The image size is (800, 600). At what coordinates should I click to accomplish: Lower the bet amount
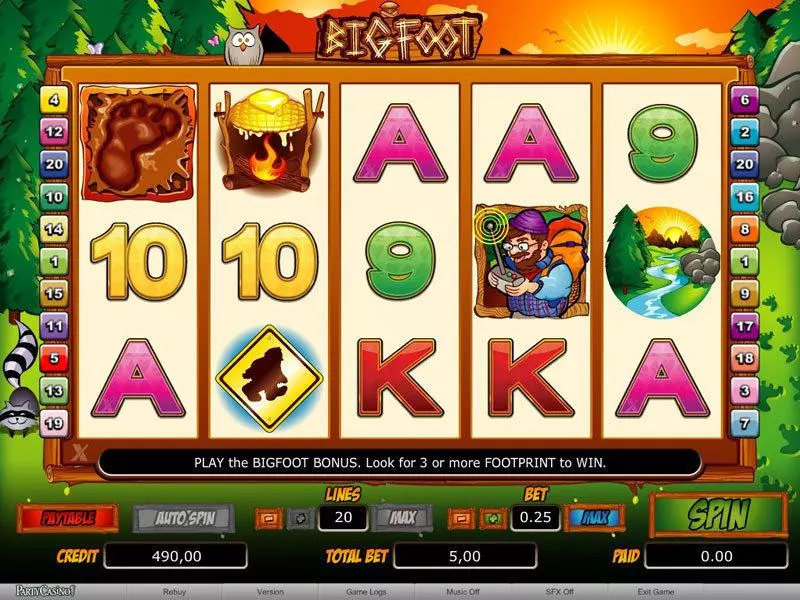click(x=462, y=518)
